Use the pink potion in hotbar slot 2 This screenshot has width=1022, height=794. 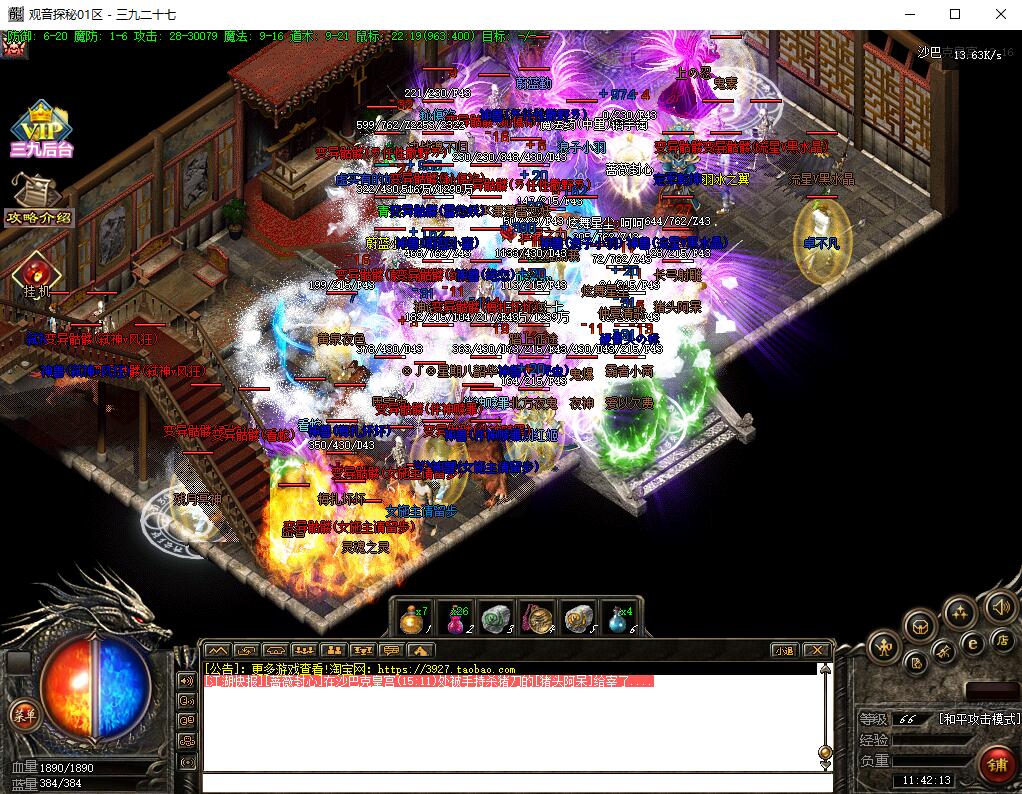click(456, 619)
